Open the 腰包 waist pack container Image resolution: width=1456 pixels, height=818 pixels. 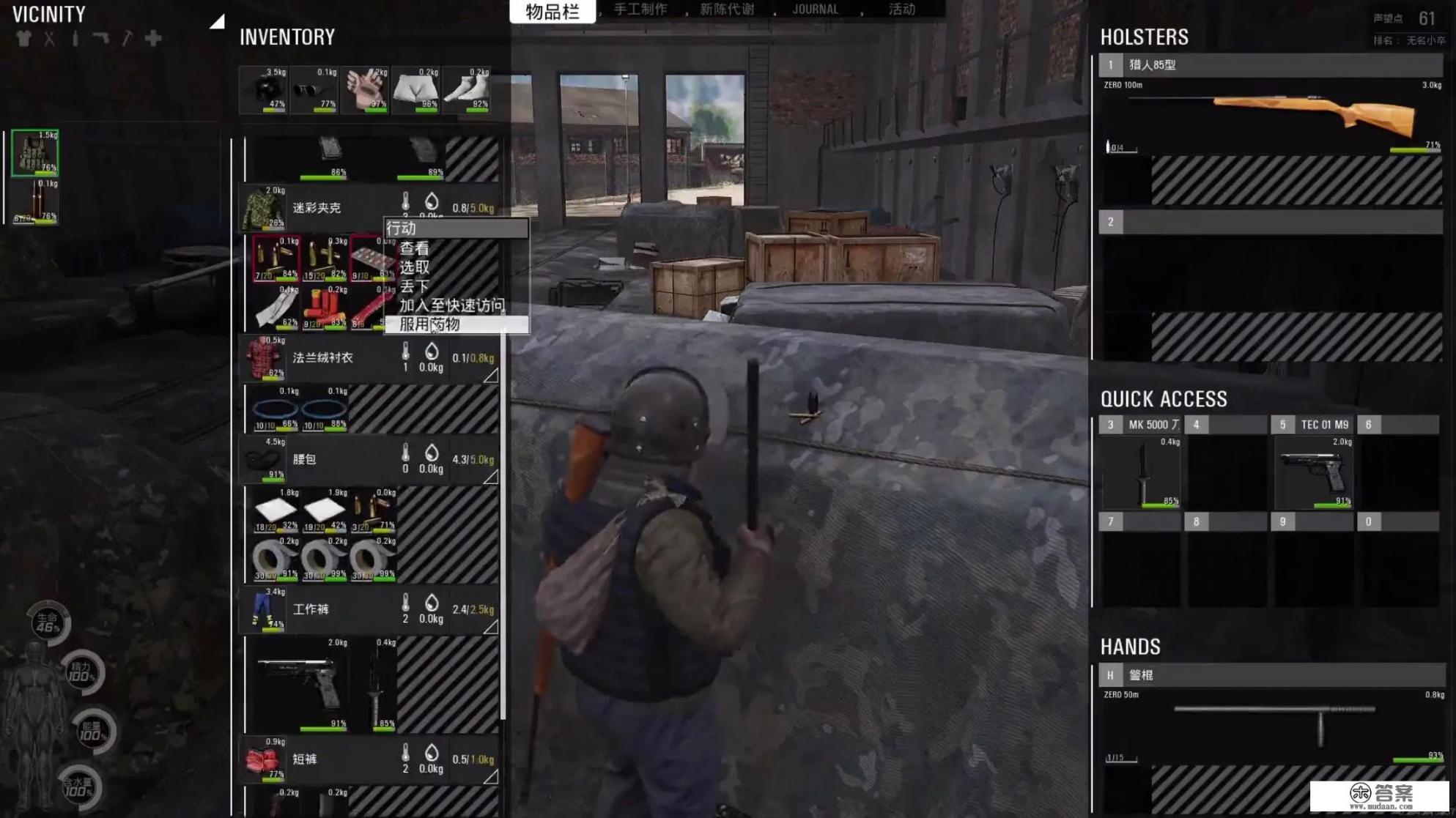[304, 460]
